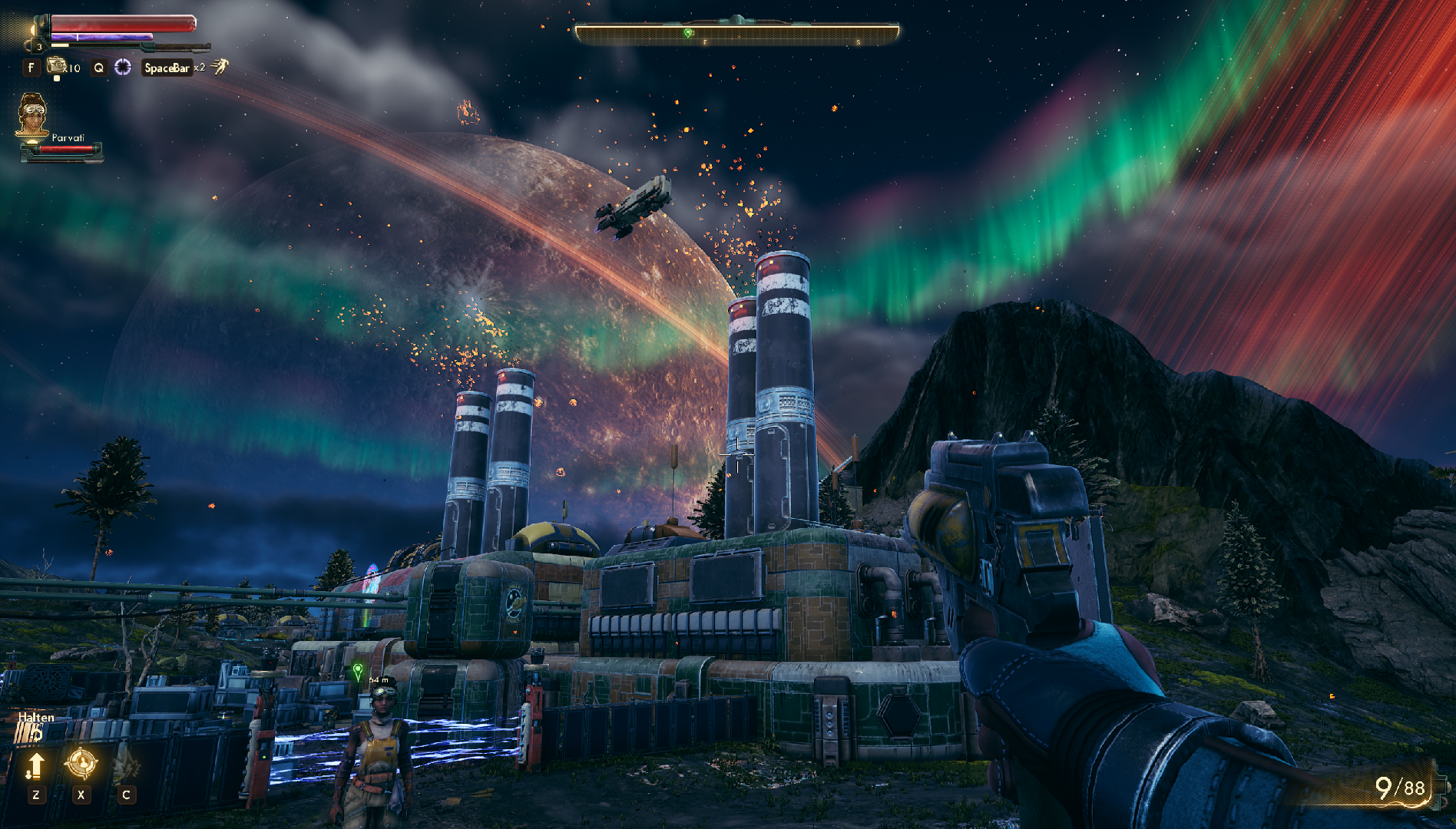Select the companion attack-target crosshair command

click(x=81, y=763)
